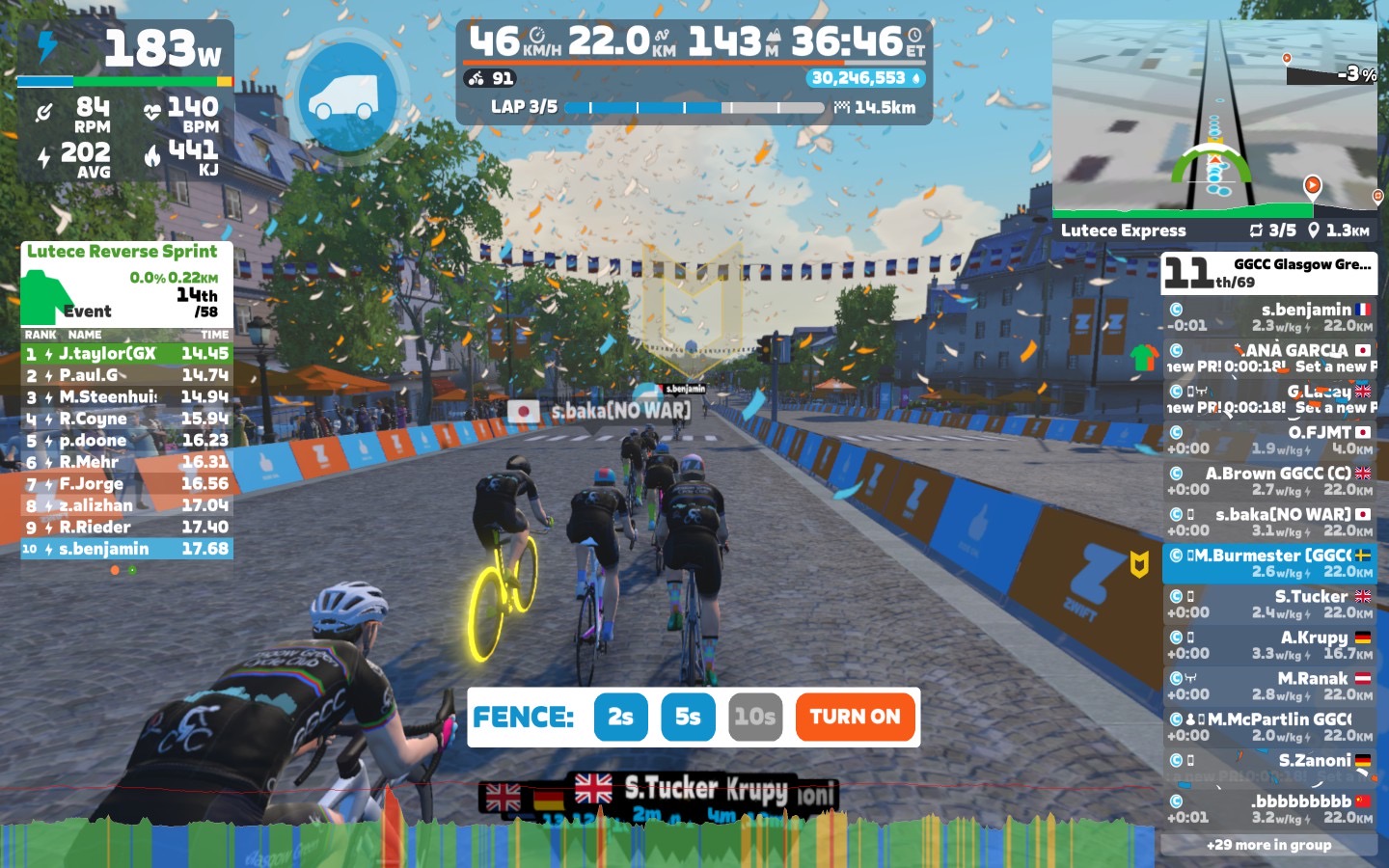Select A.Krupy in the riders list
Image resolution: width=1389 pixels, height=868 pixels.
[x=1268, y=645]
